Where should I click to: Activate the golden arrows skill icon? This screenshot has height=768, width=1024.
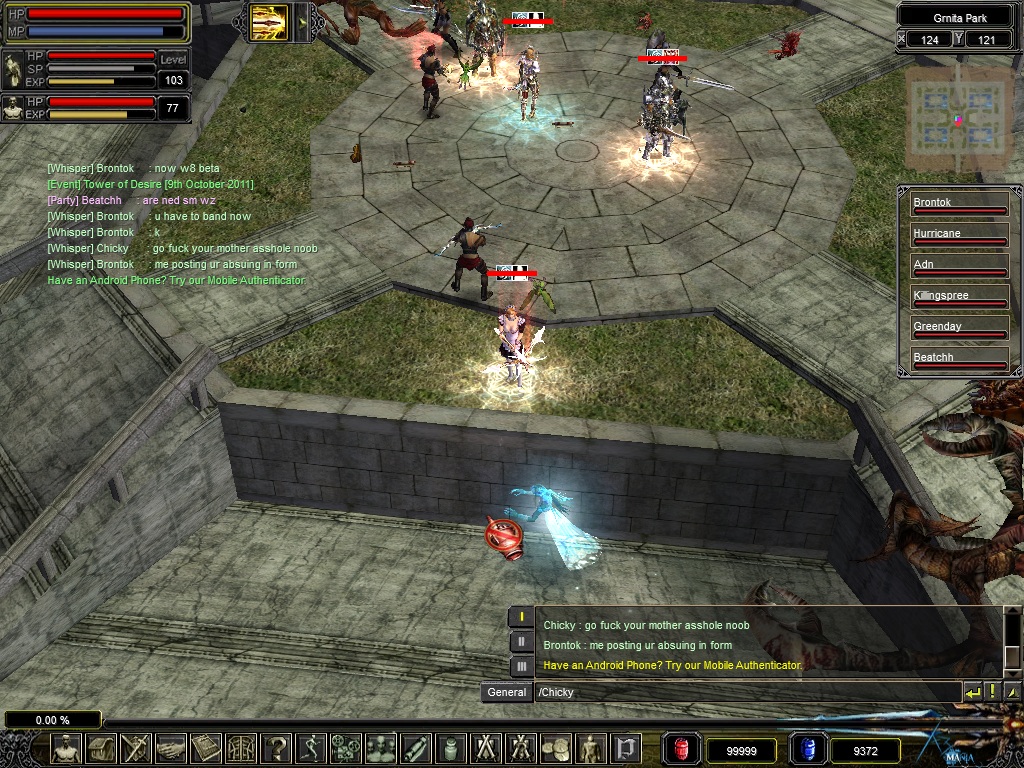coord(269,22)
